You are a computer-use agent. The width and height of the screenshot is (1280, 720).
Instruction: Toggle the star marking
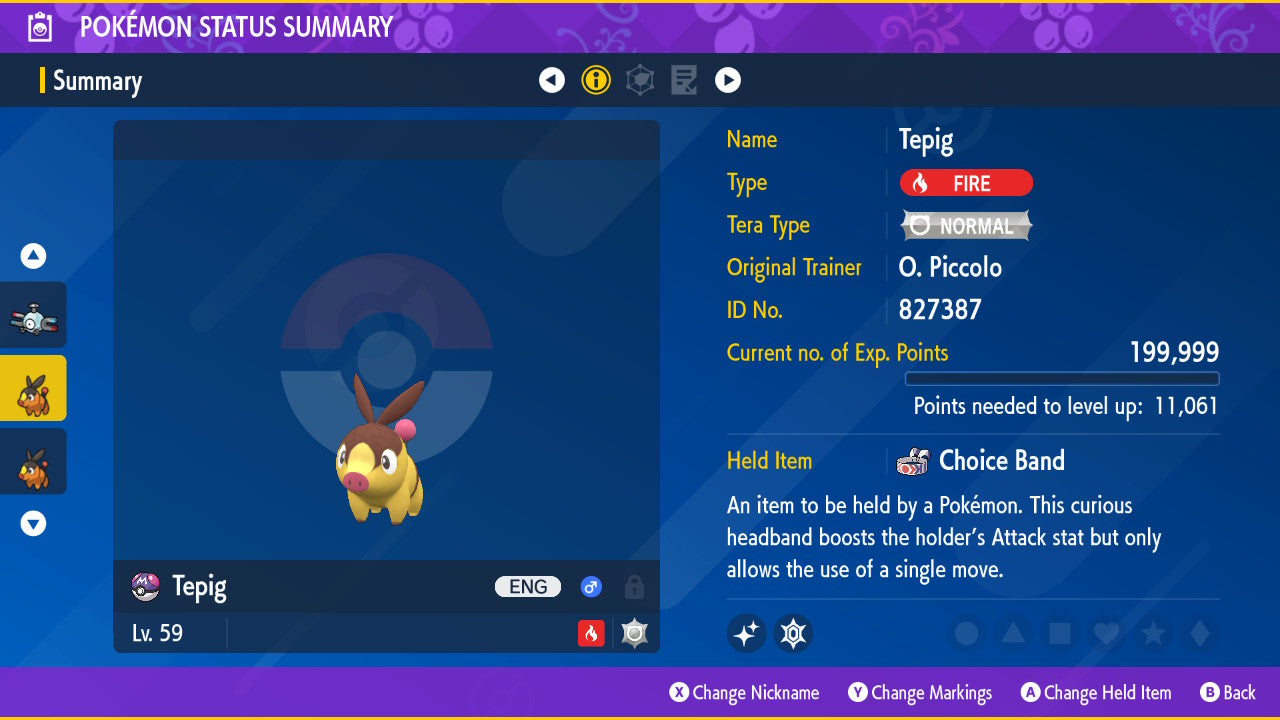coord(1152,633)
